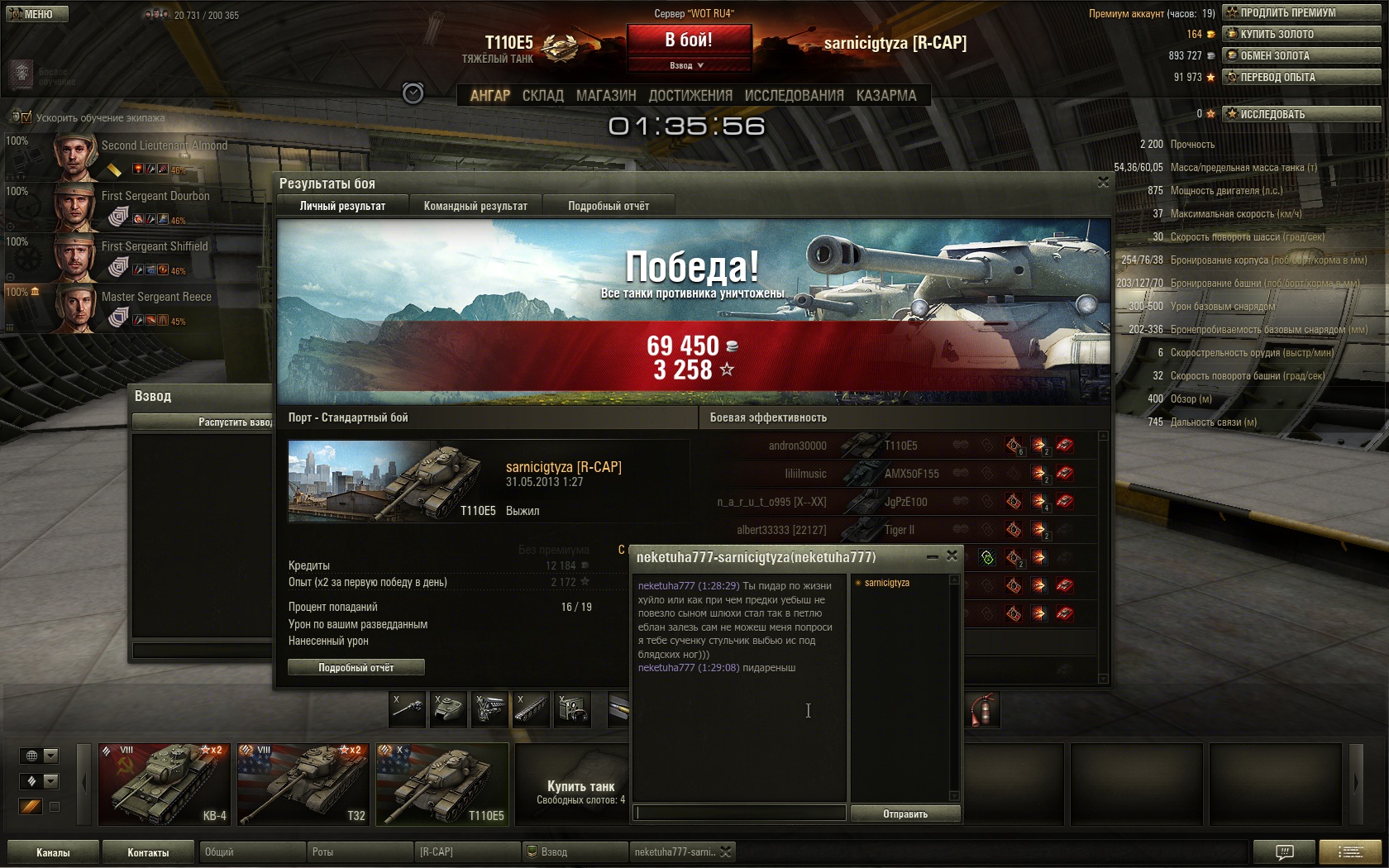Send chat message with Отправить
The width and height of the screenshot is (1389, 868).
(x=905, y=814)
